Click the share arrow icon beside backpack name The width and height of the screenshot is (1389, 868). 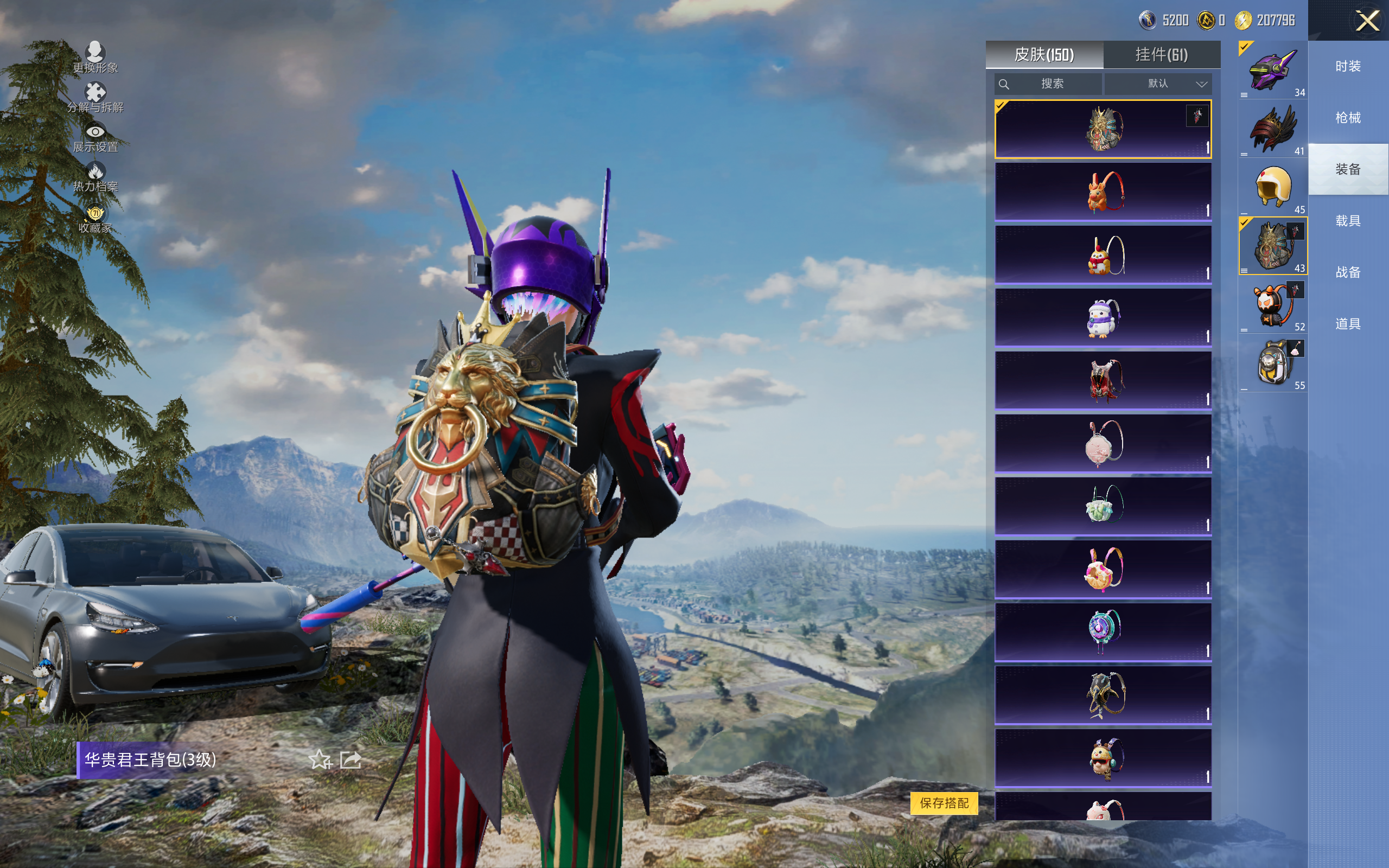(350, 760)
